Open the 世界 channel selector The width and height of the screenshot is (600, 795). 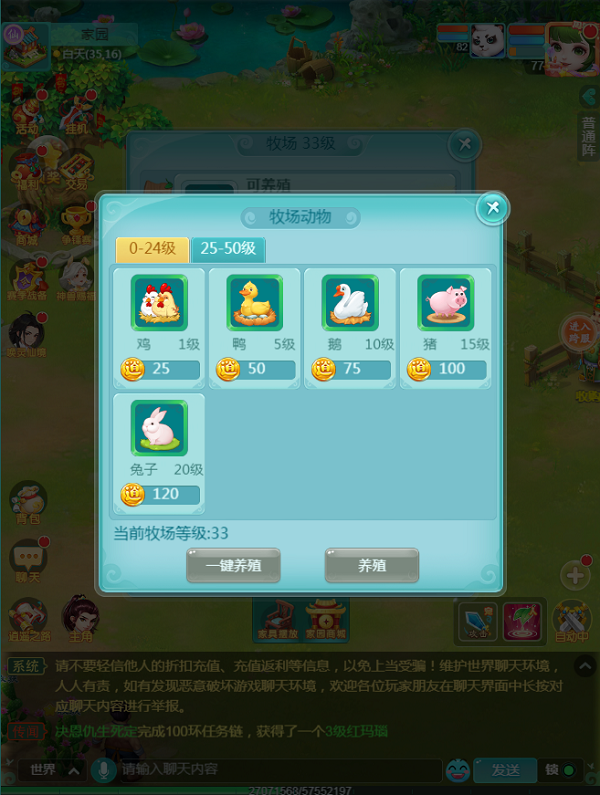point(50,770)
